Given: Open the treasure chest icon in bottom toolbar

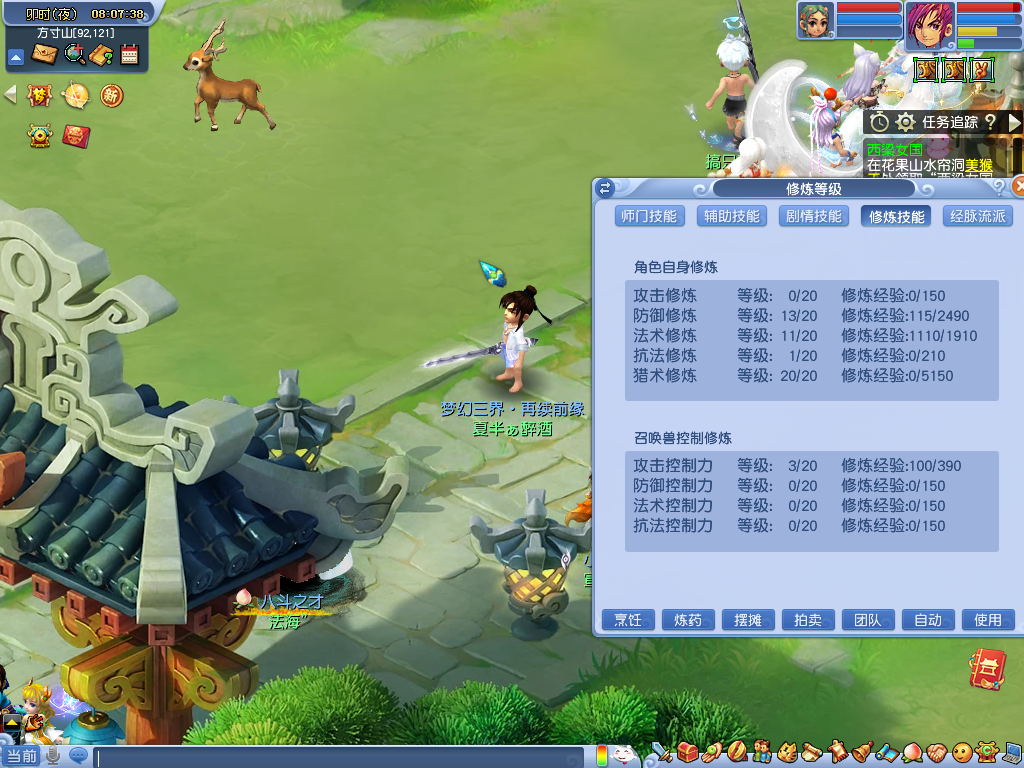Looking at the screenshot, I should [687, 751].
